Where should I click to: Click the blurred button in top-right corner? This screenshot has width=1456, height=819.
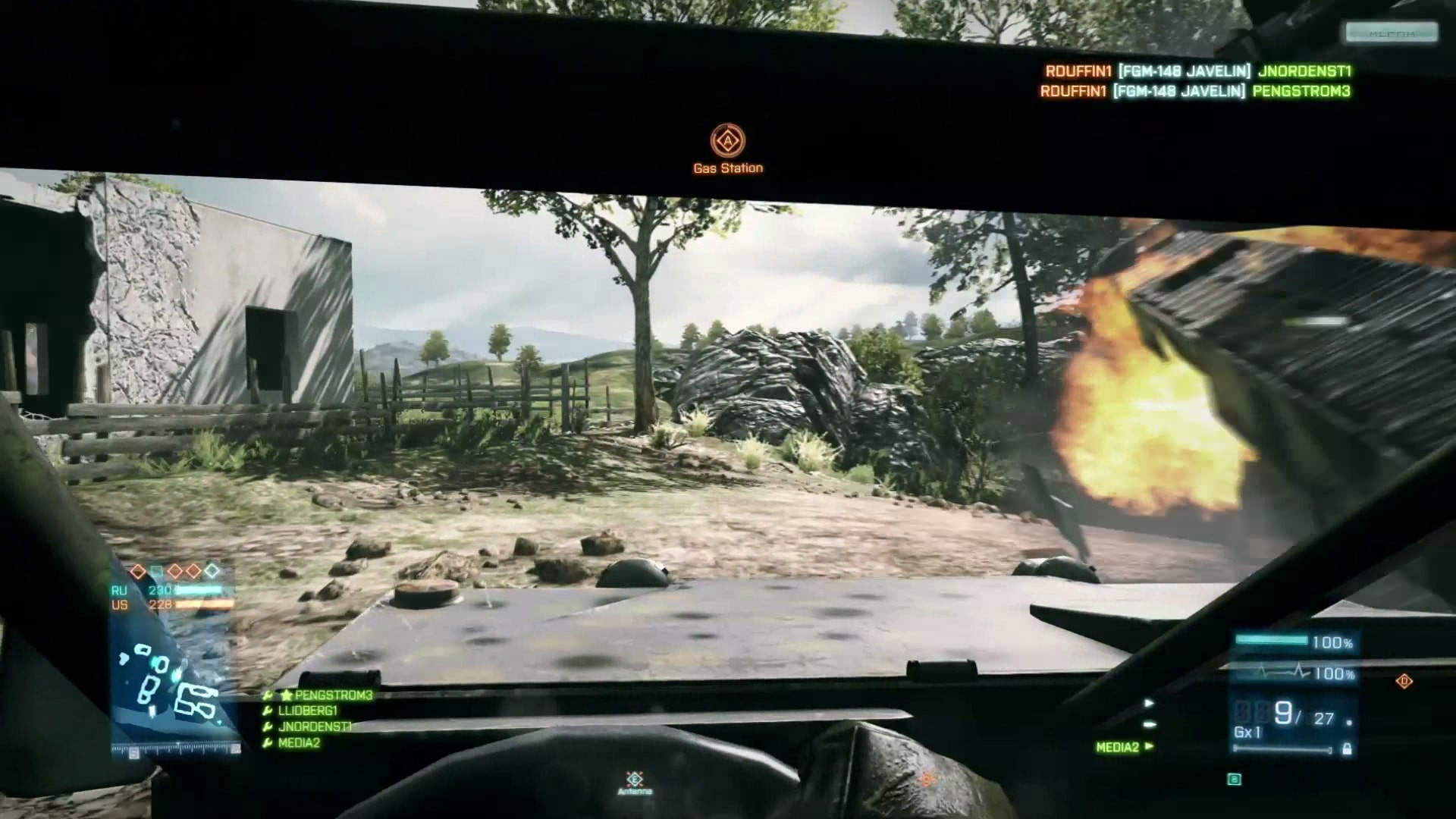[1392, 33]
